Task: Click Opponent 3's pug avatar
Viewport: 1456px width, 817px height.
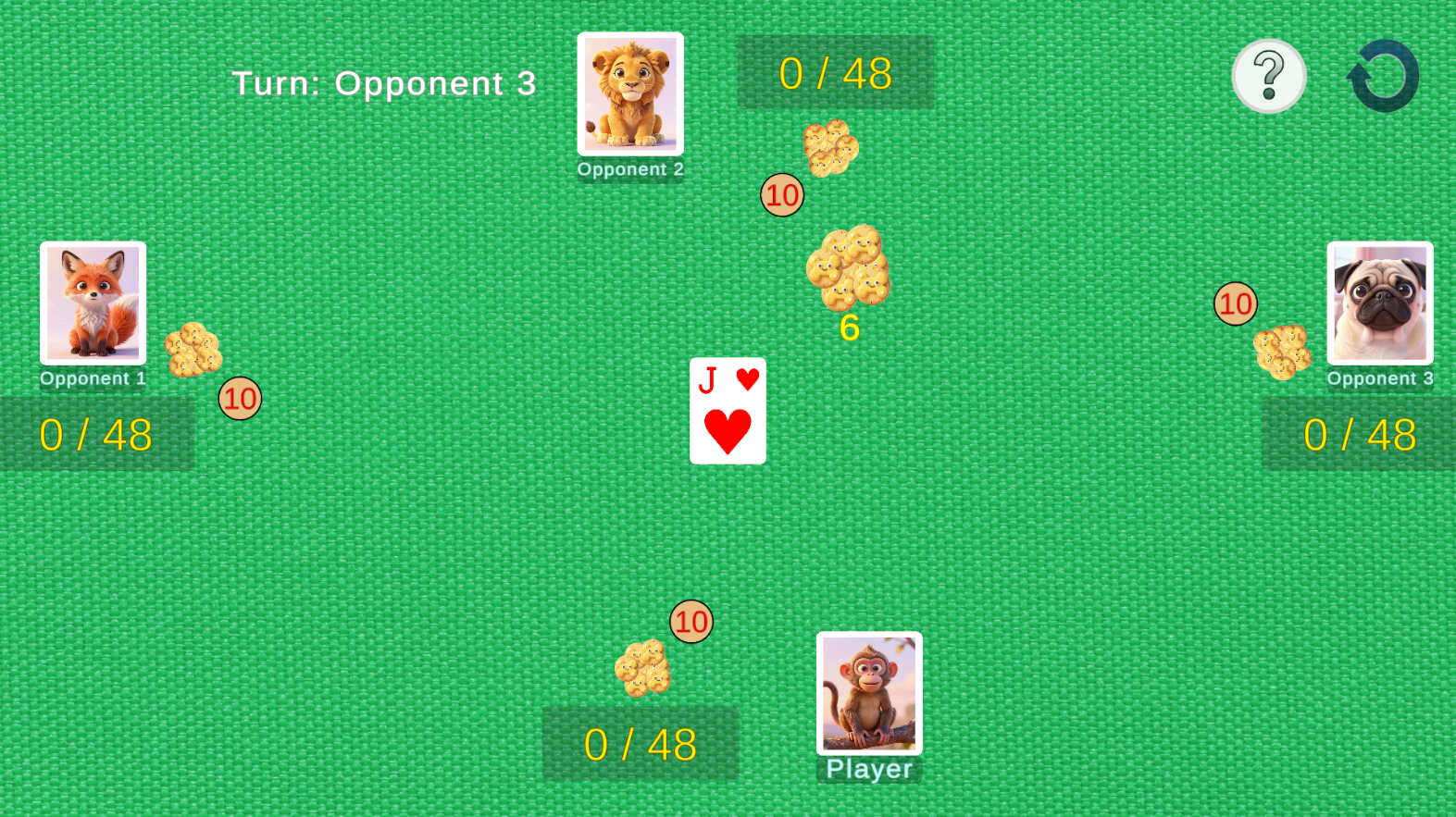Action: pos(1380,305)
